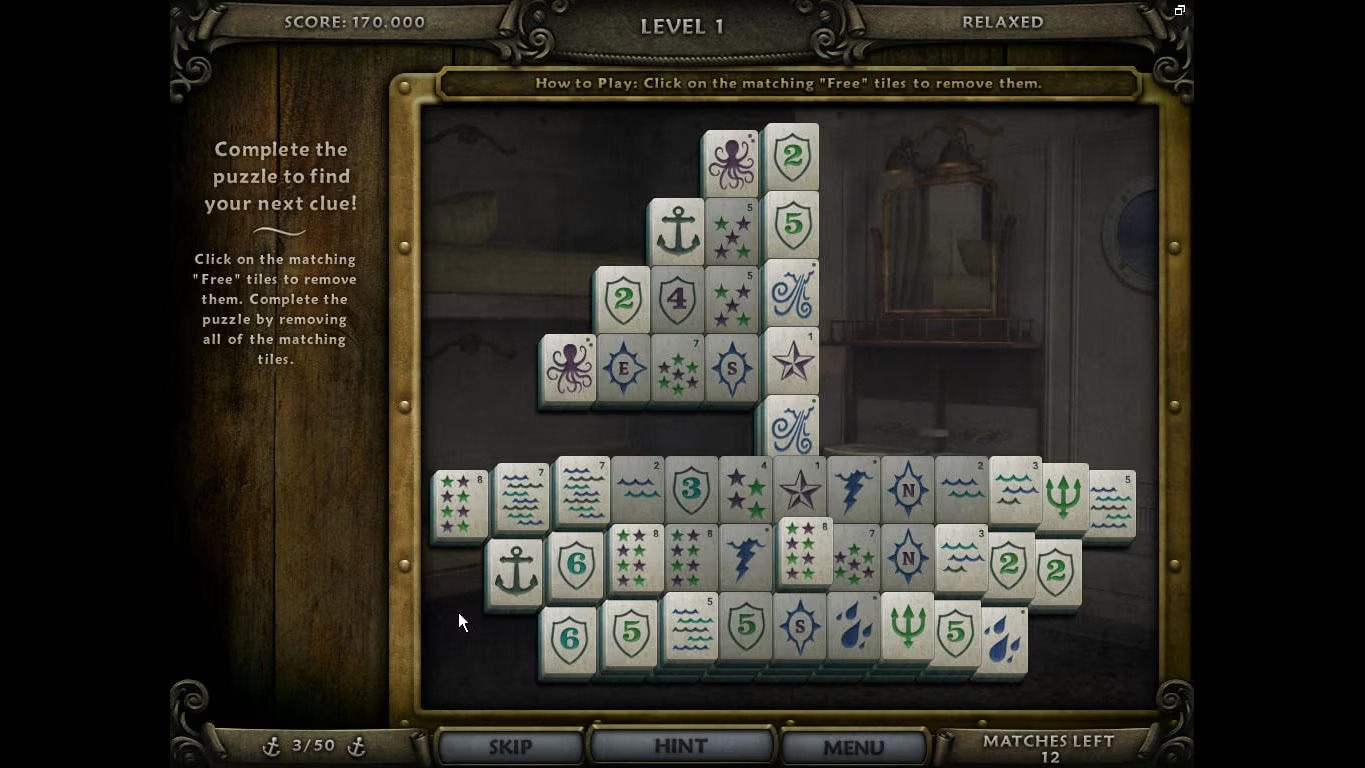Viewport: 1365px width, 768px height.
Task: Choose the shield tile numbered 3
Action: 691,491
